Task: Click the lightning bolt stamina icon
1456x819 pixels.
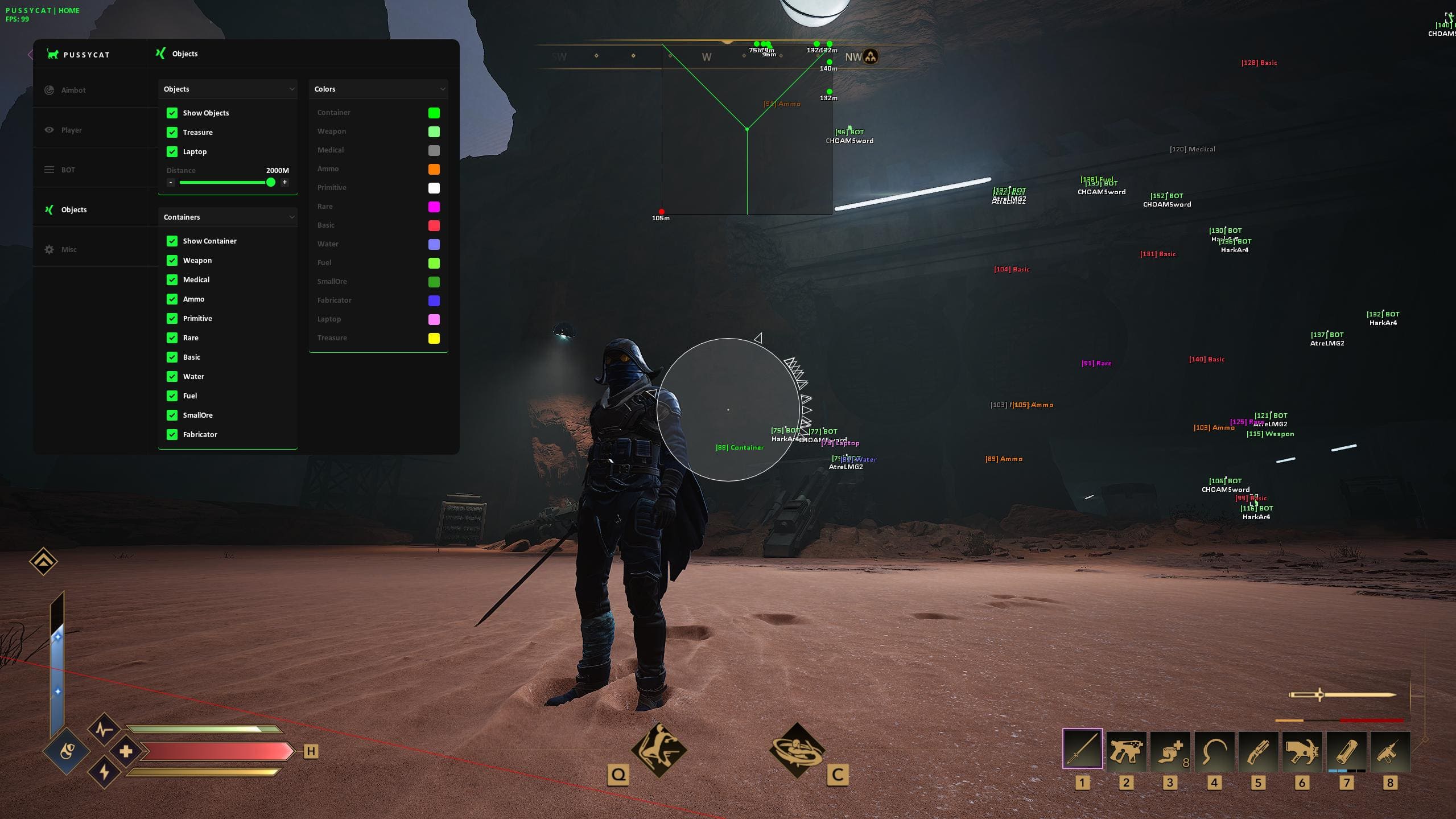Action: point(104,772)
